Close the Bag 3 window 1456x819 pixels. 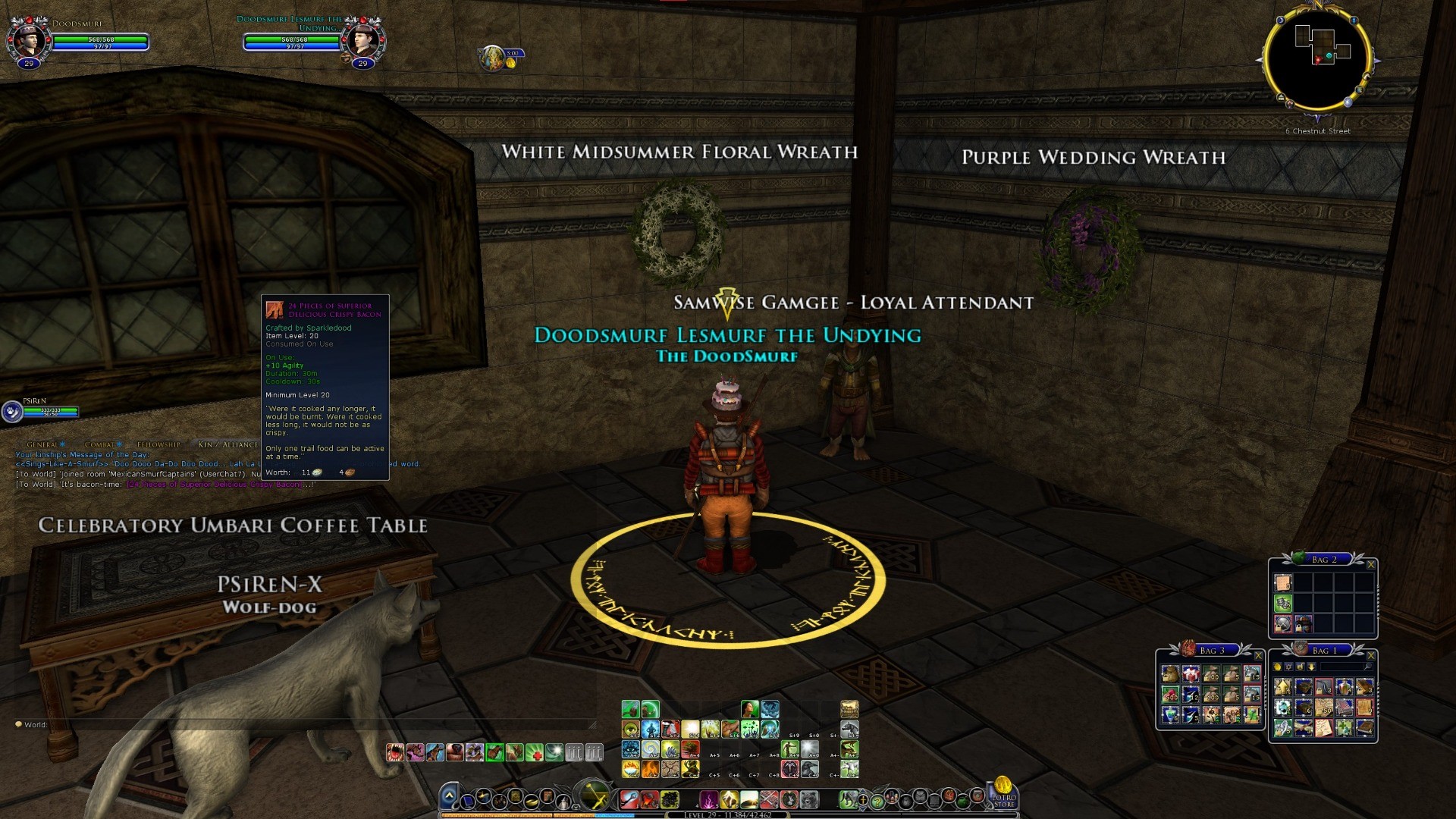(1258, 655)
